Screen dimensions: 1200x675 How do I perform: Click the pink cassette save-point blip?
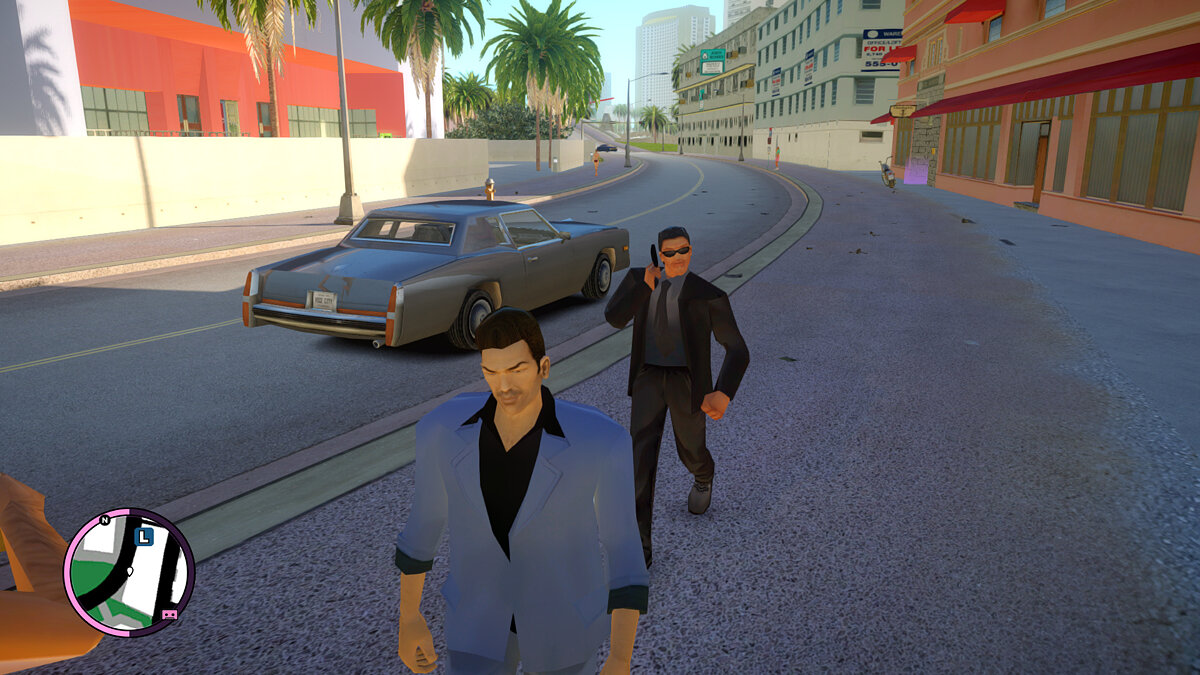coord(170,614)
